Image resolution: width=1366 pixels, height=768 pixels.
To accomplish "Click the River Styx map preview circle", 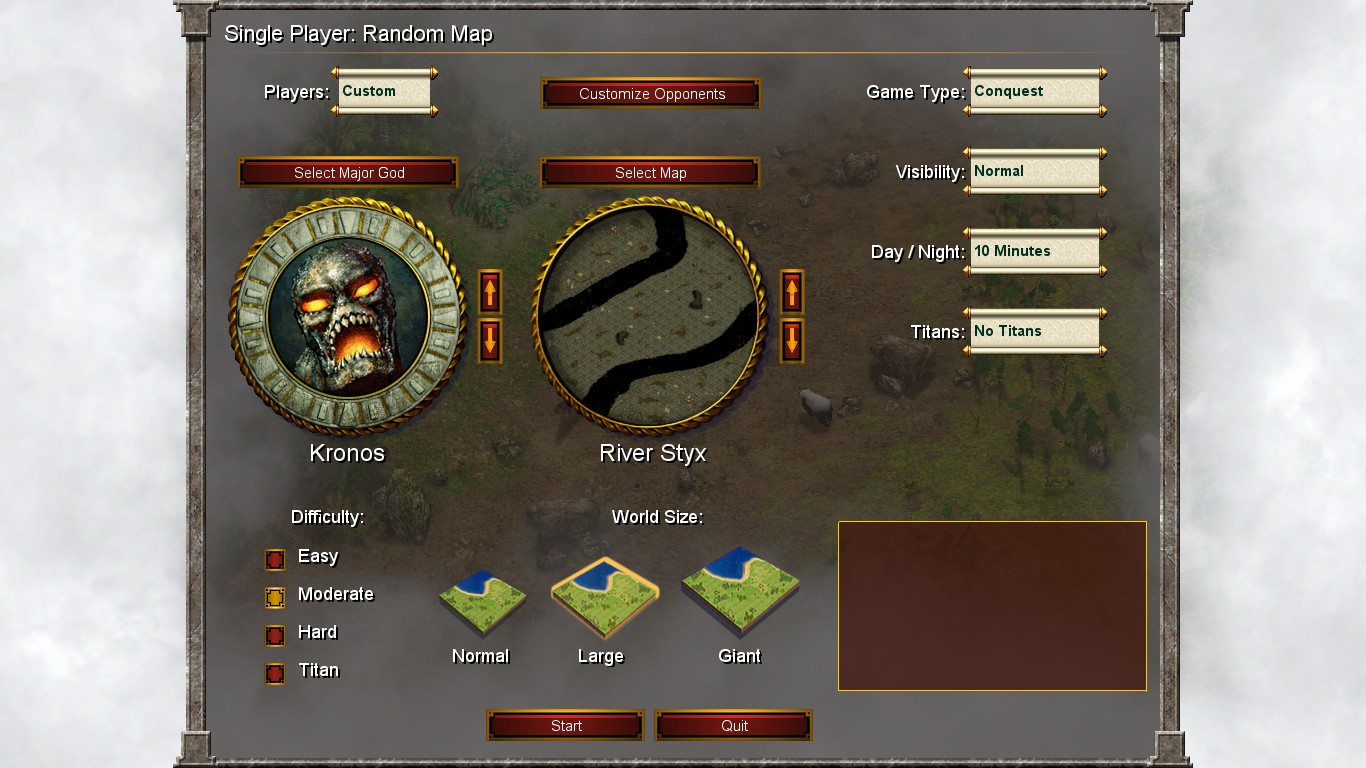I will click(x=650, y=315).
